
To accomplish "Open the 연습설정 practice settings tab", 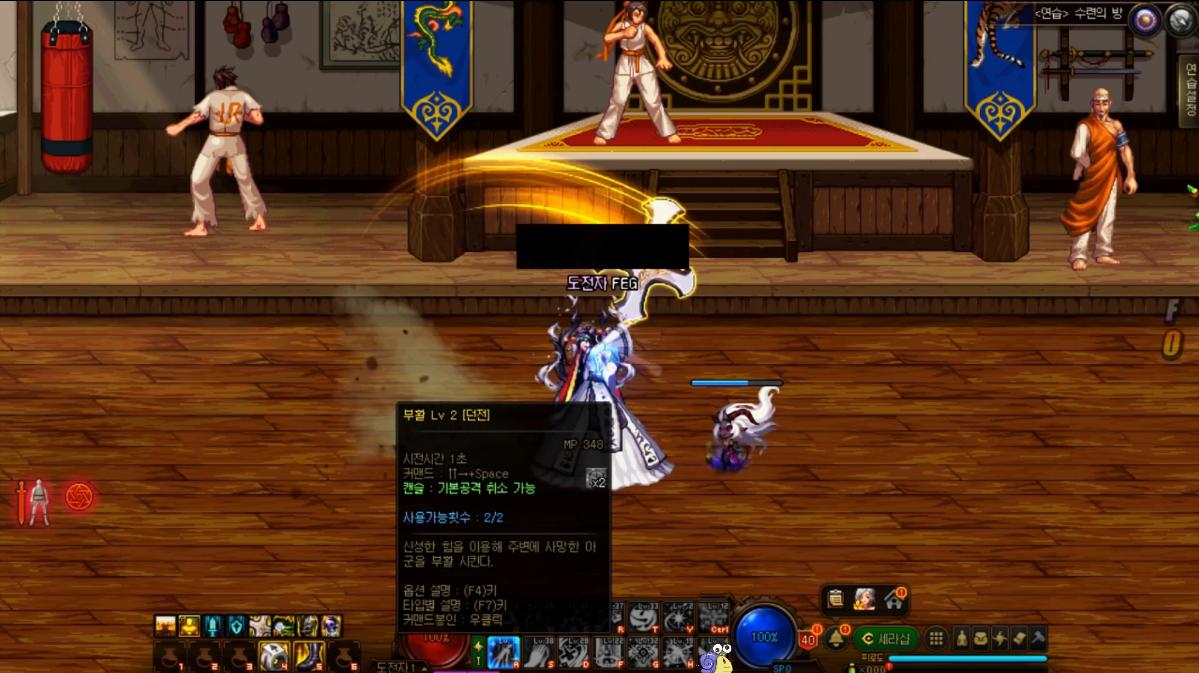I will 1189,90.
